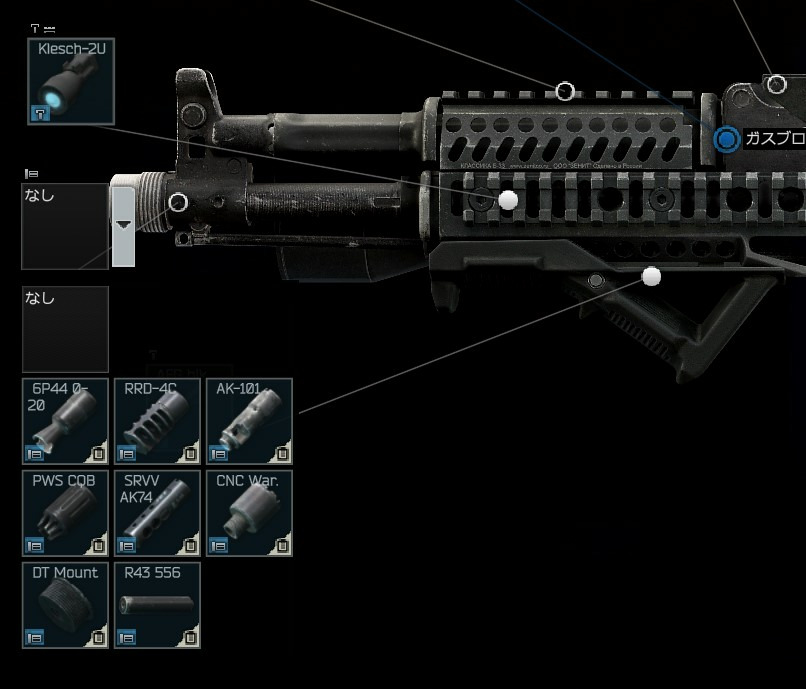Image resolution: width=806 pixels, height=689 pixels.
Task: Select the DT Mount adapter
Action: point(65,605)
